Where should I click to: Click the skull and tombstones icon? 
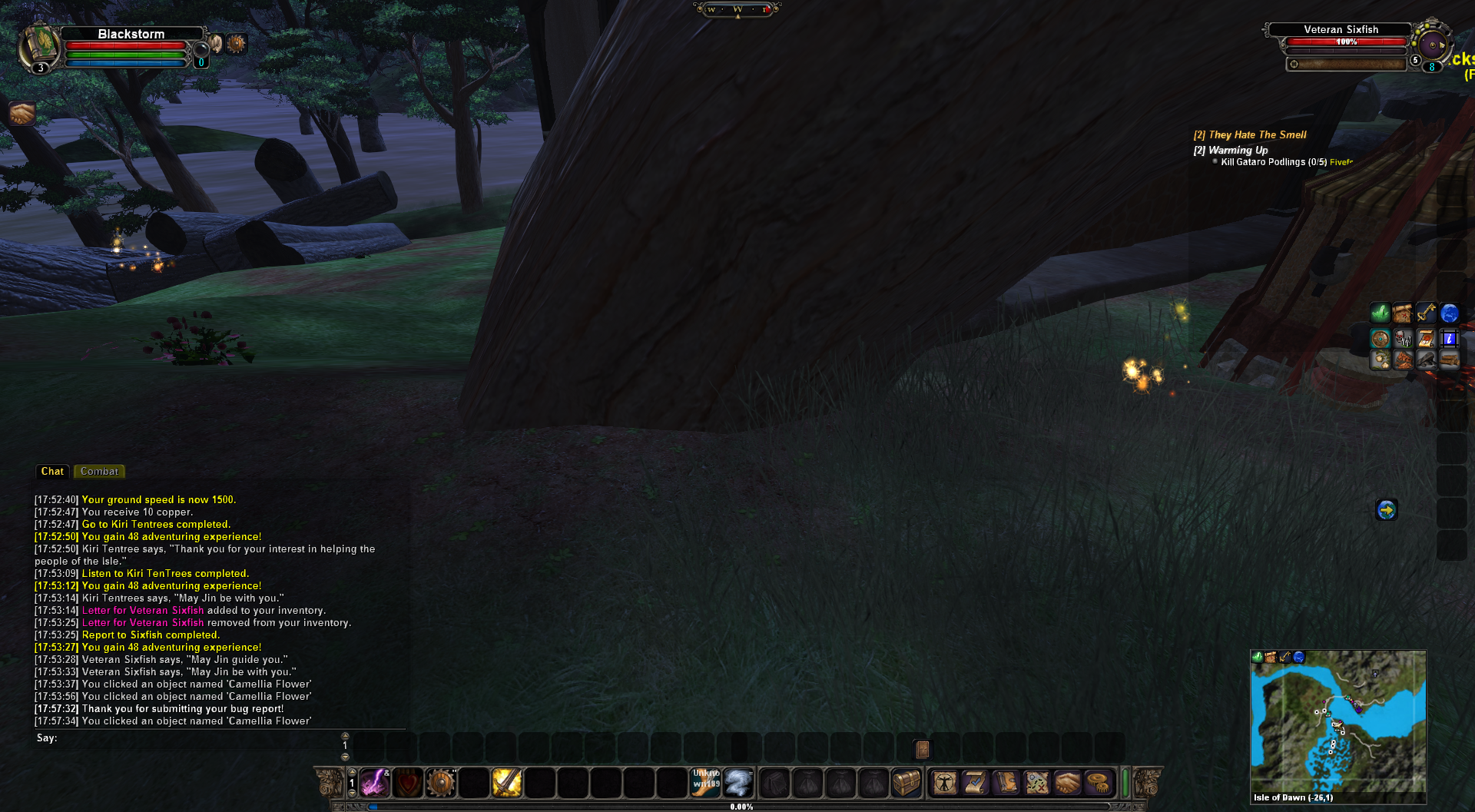click(x=1404, y=338)
